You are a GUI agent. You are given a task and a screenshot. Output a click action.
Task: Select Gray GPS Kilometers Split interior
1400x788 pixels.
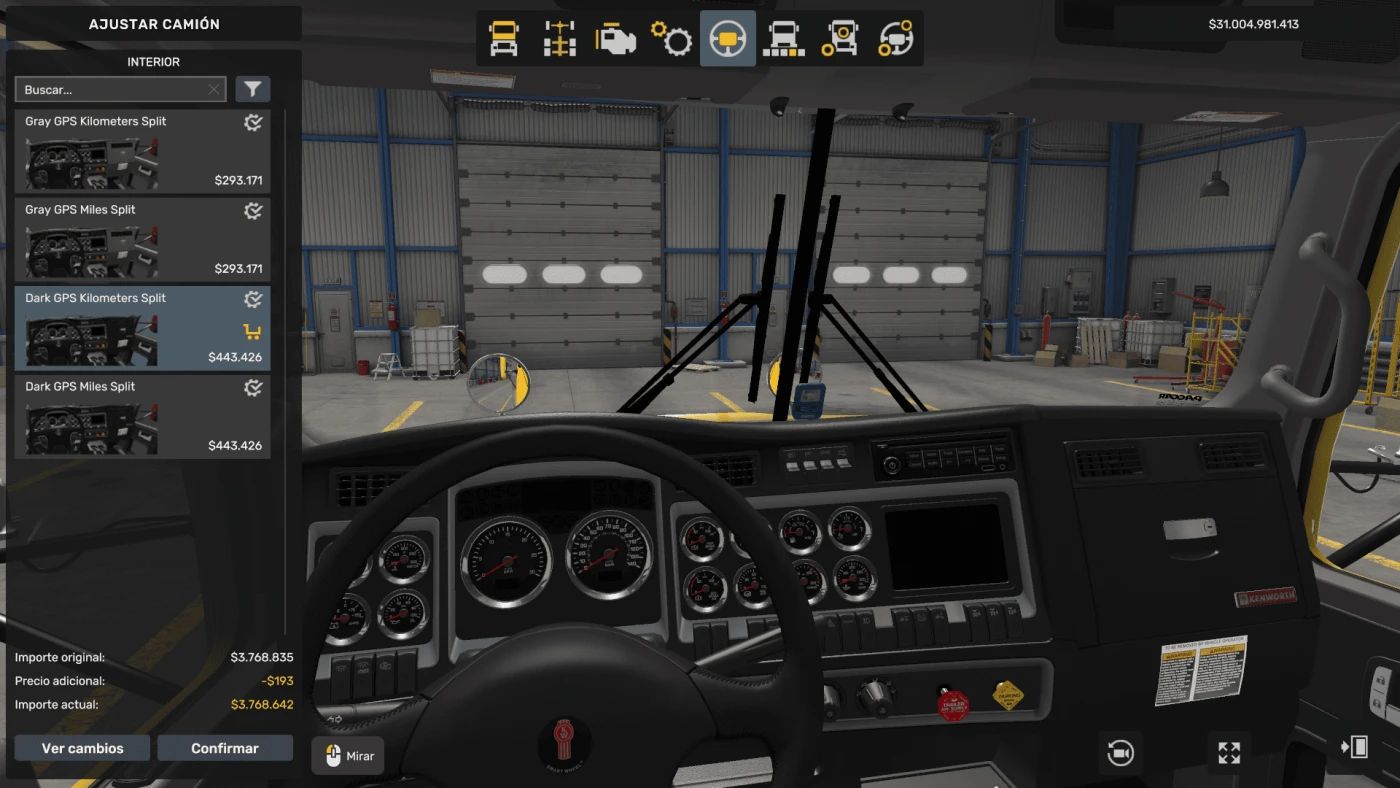(141, 151)
